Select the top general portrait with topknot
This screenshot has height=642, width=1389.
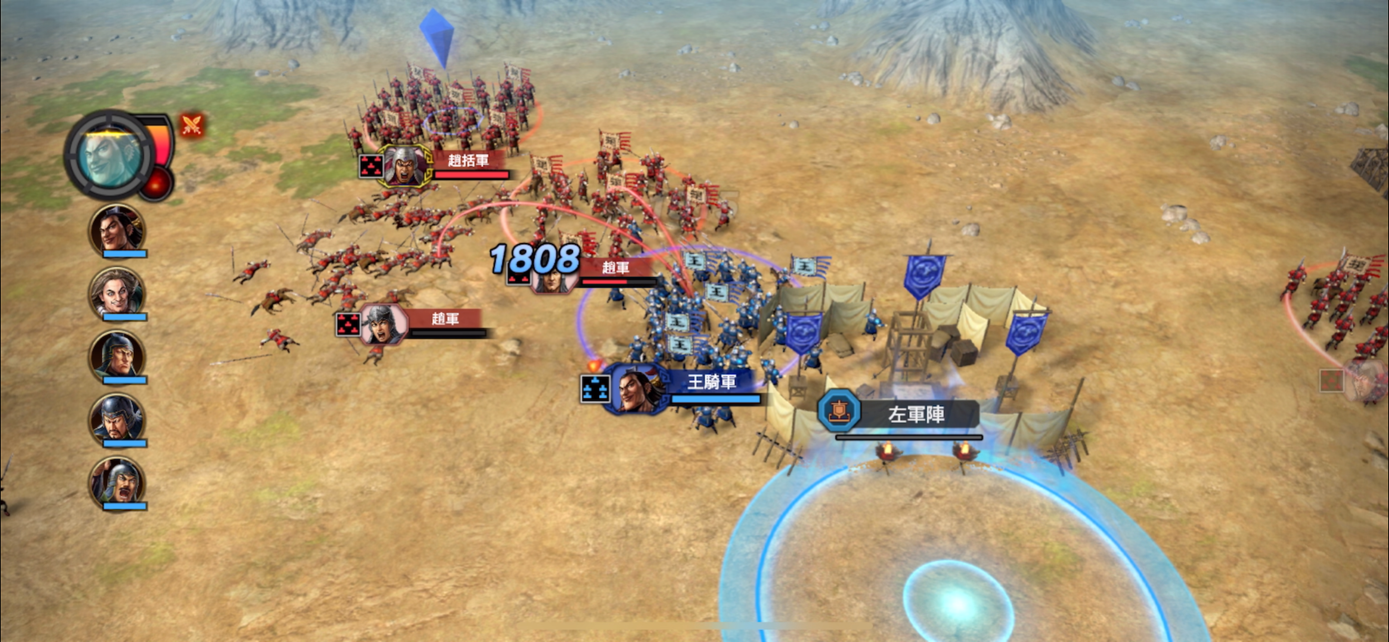pyautogui.click(x=118, y=229)
